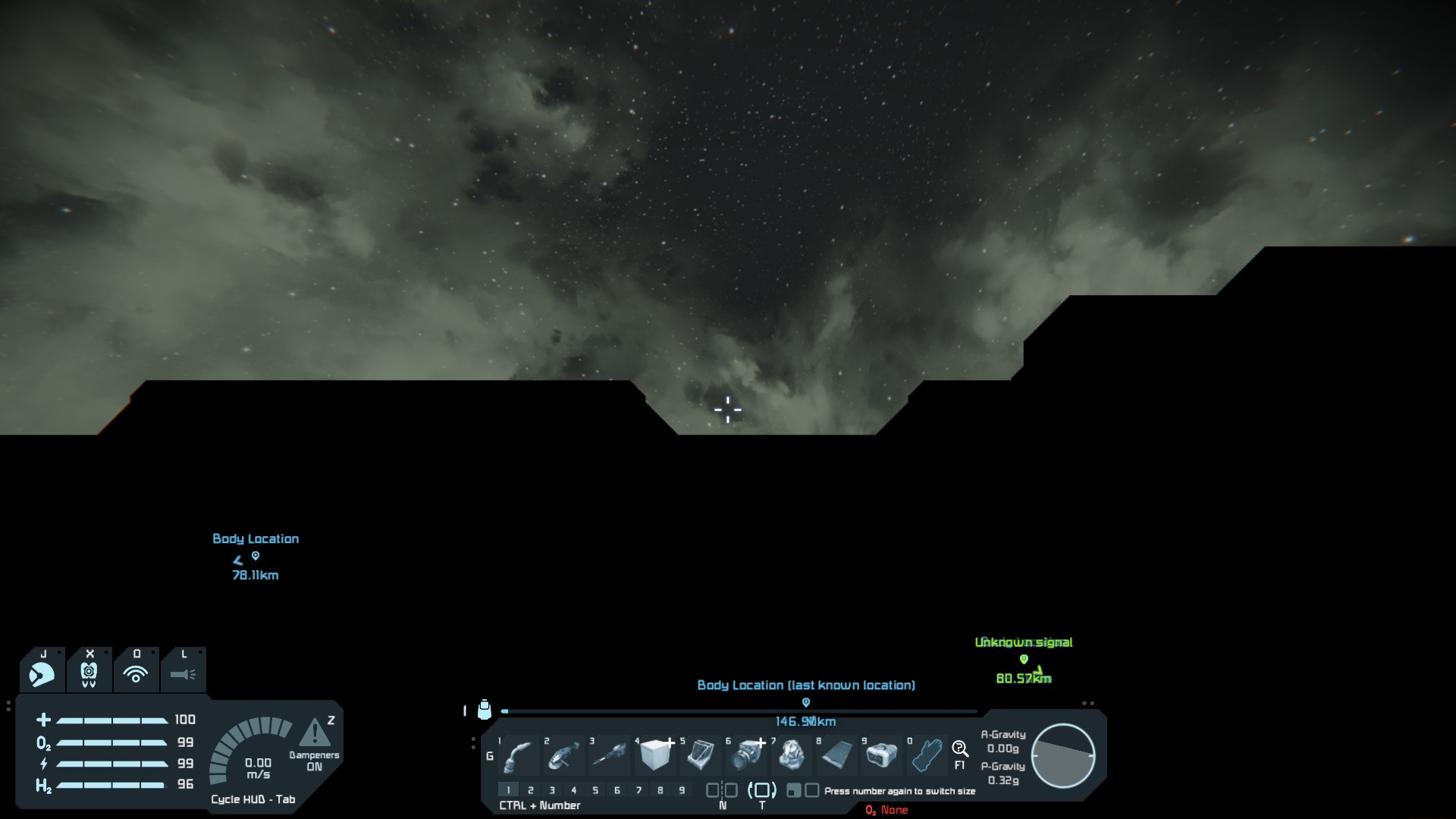Click the Unknown signal waypoint marker
The image size is (1456, 819).
click(1024, 659)
